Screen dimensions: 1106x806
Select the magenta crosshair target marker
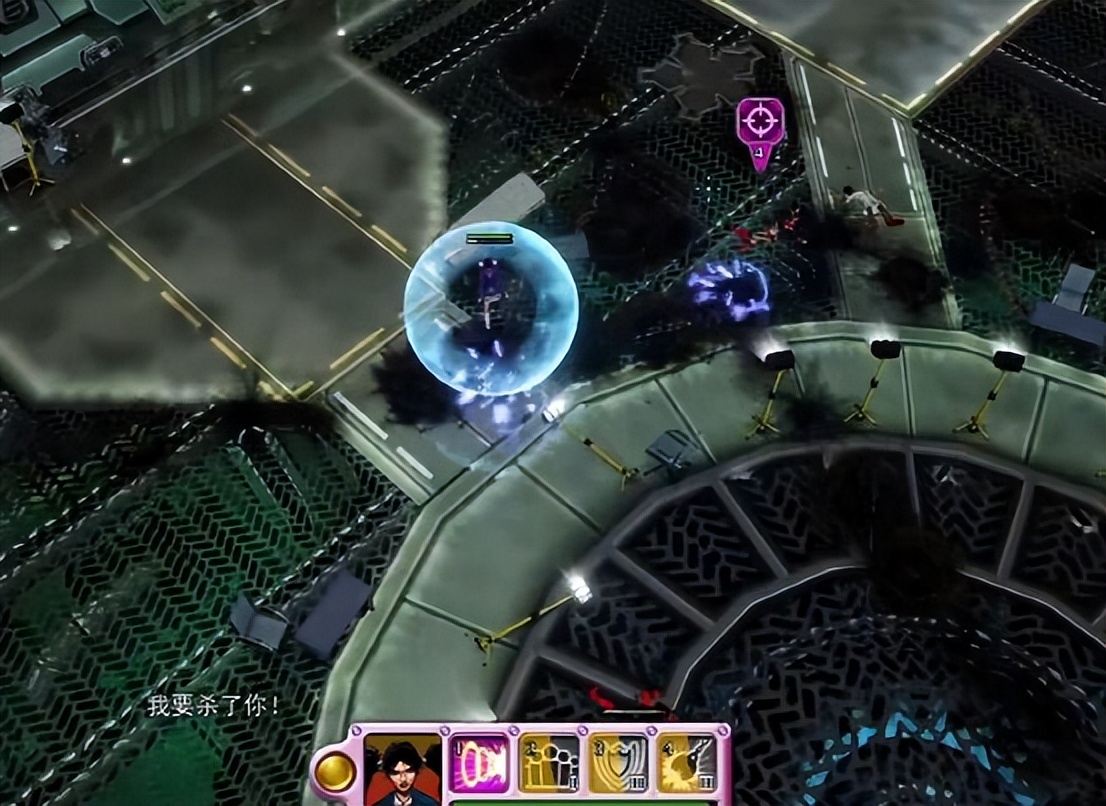[760, 122]
